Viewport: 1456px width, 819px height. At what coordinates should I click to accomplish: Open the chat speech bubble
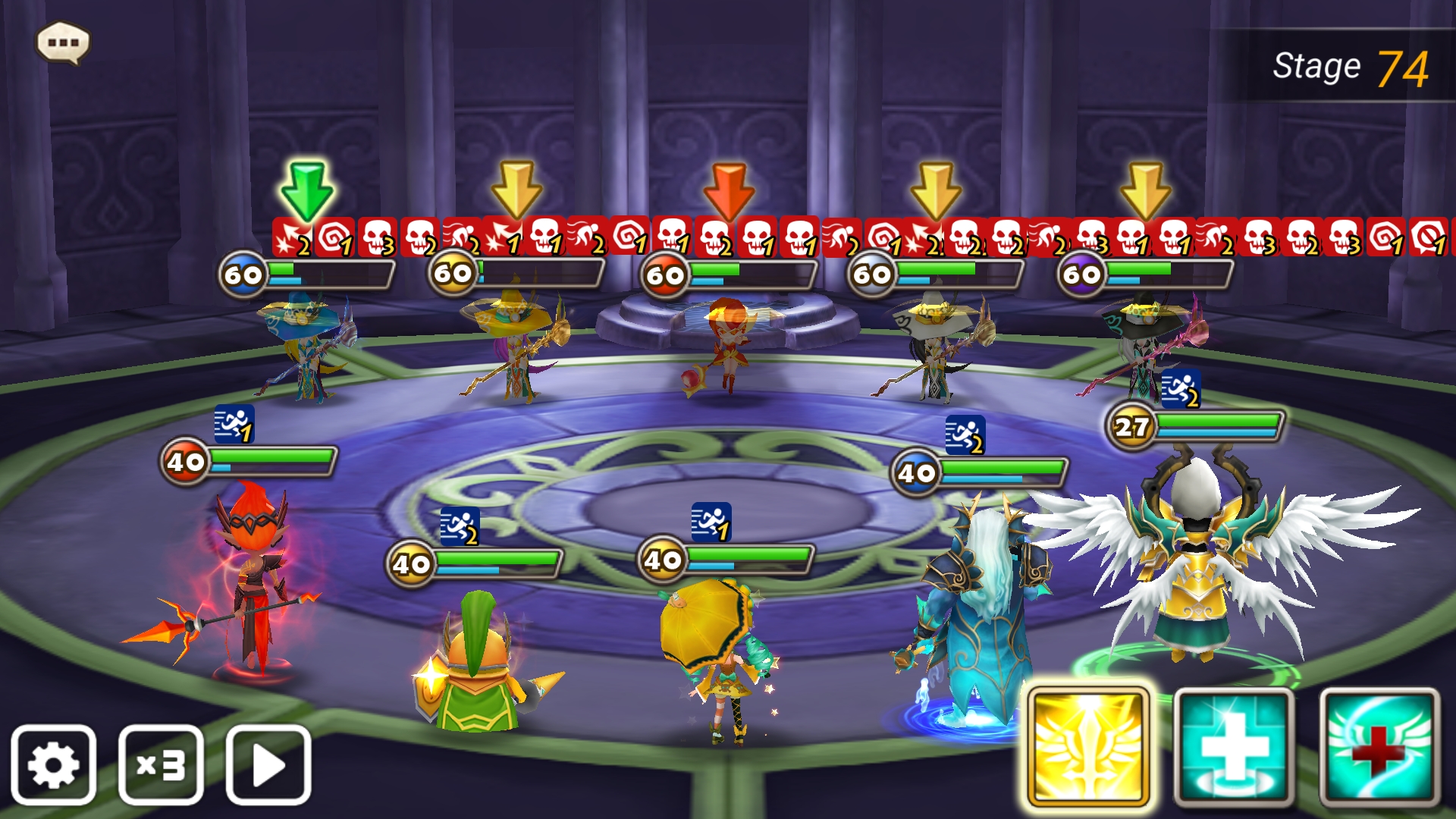click(63, 42)
